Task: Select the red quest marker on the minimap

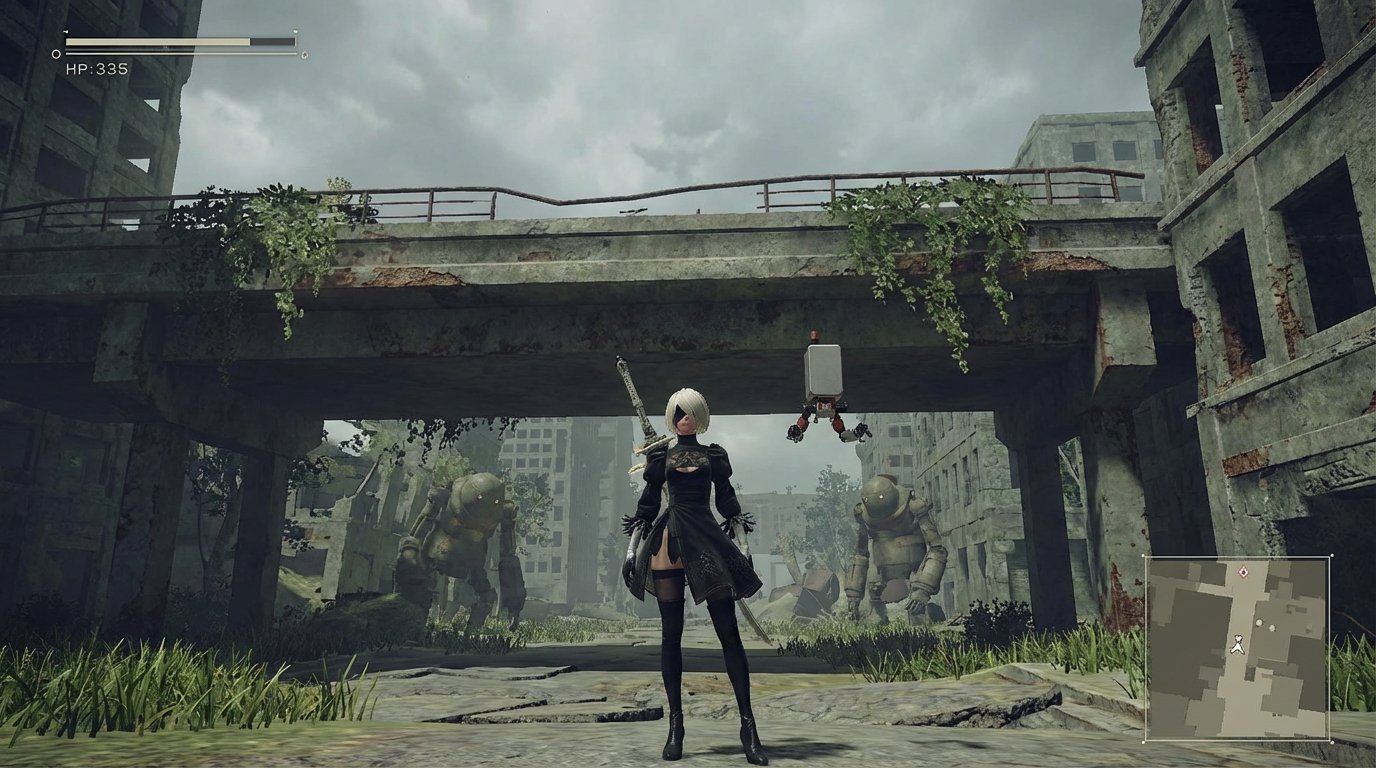Action: point(1244,570)
